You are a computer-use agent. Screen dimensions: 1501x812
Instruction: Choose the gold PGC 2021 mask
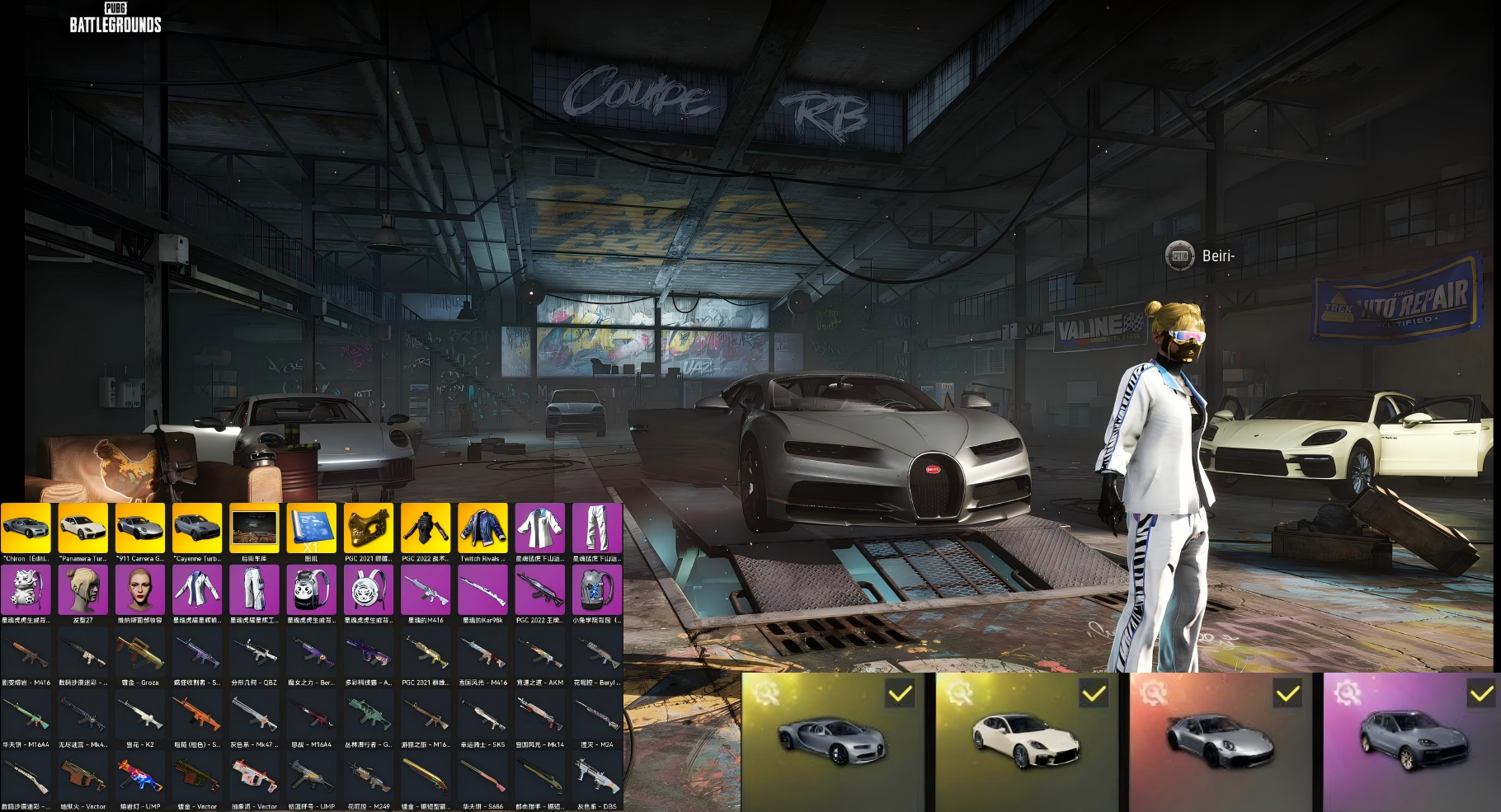[369, 528]
